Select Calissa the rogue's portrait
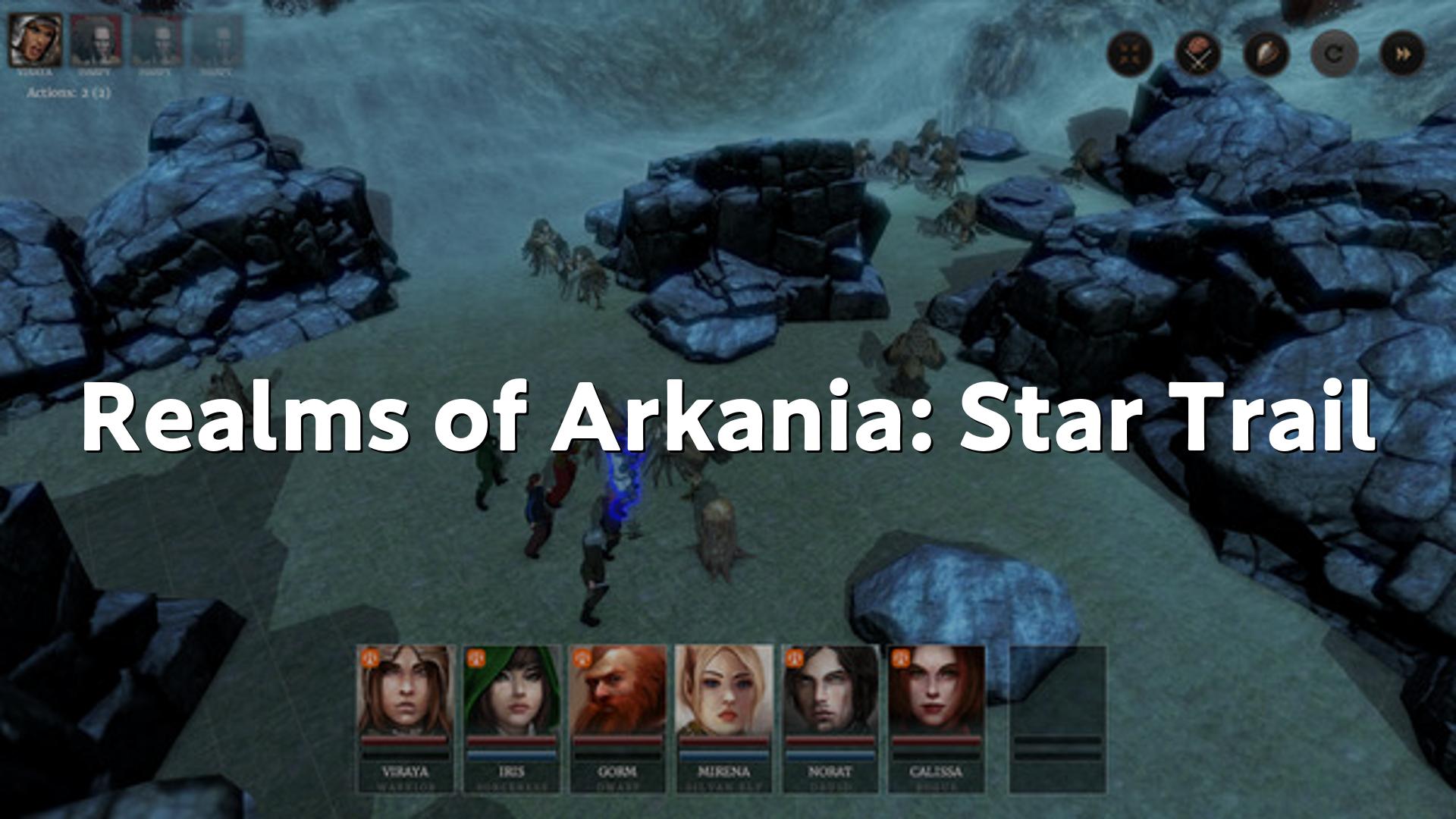This screenshot has width=1456, height=819. (937, 691)
